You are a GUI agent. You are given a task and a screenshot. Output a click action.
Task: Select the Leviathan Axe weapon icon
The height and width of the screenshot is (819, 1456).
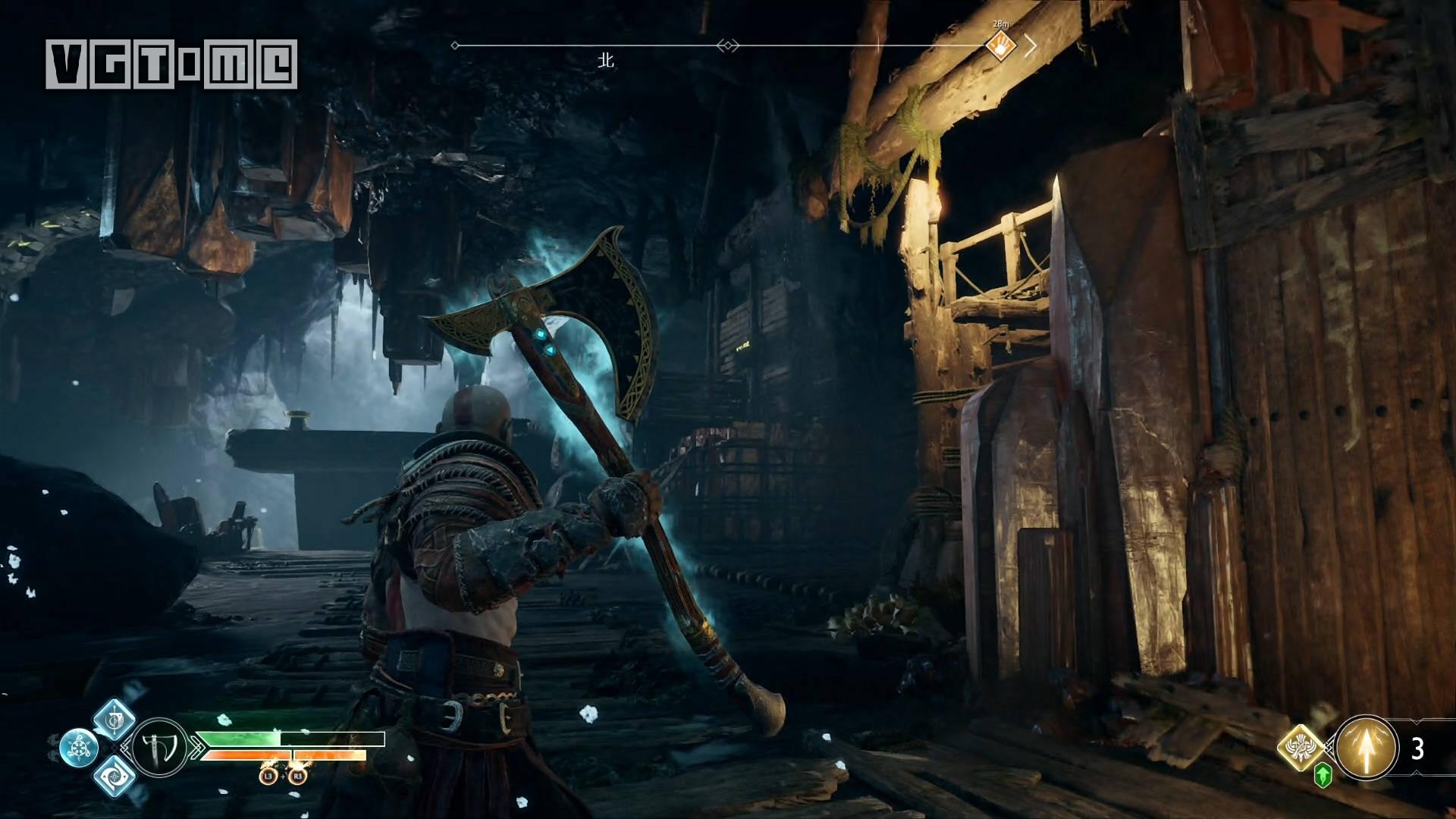(160, 748)
